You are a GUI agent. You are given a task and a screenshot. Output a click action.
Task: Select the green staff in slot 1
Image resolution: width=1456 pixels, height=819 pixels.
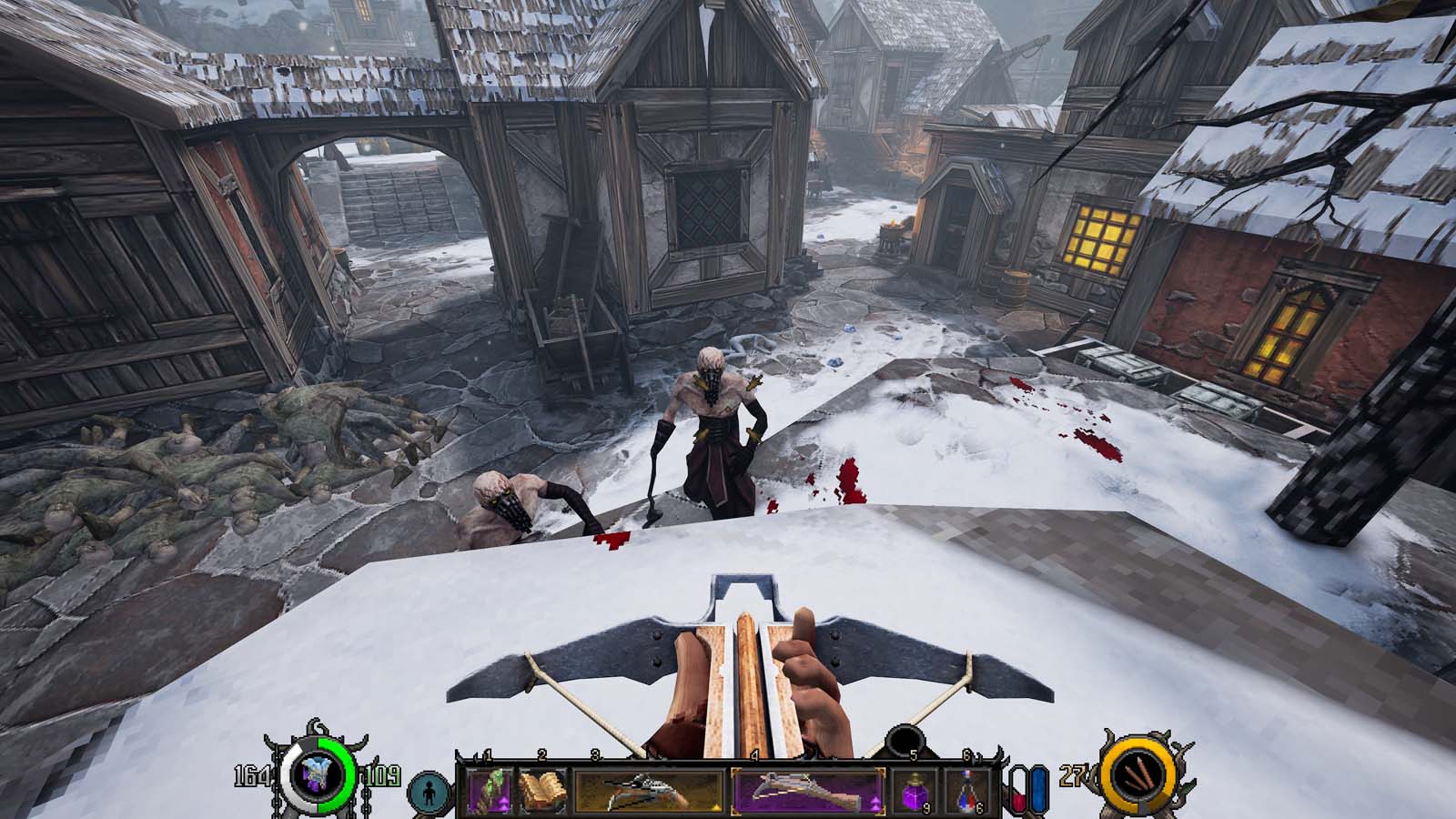point(490,791)
